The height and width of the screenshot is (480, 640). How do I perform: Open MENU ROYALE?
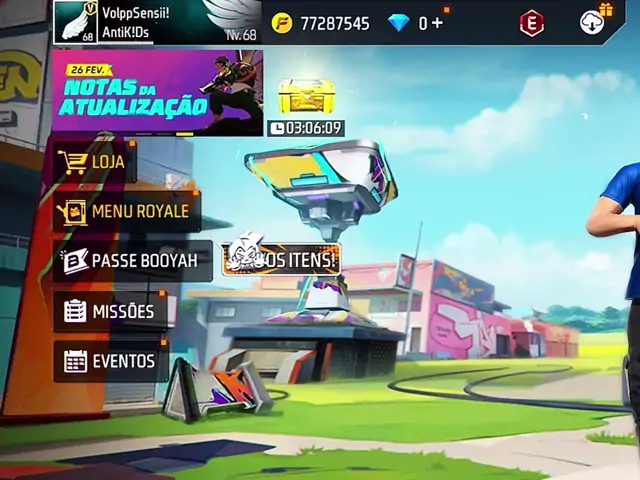(x=127, y=211)
